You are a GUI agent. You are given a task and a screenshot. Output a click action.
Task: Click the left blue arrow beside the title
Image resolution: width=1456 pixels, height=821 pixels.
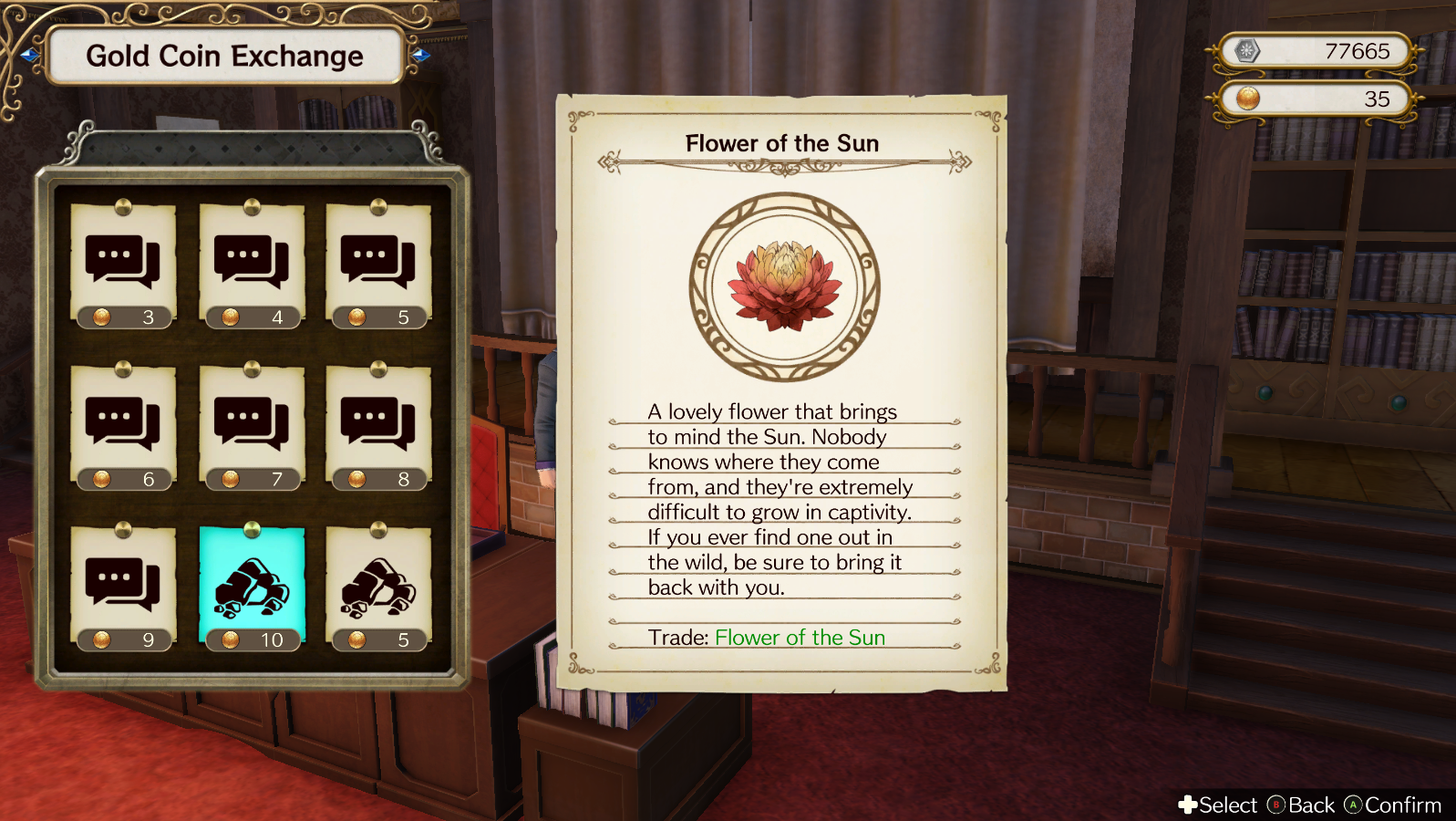coord(29,57)
